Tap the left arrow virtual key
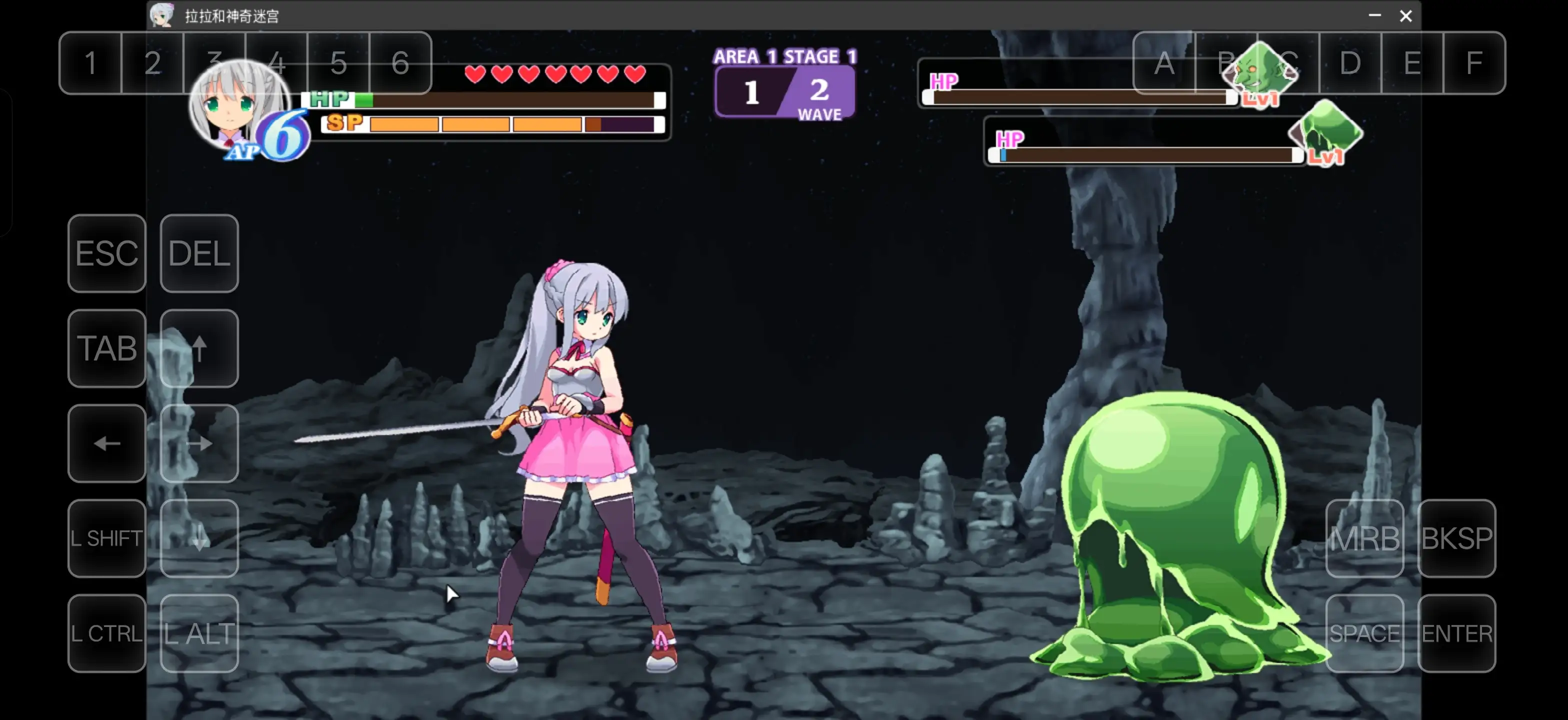Screen dimensions: 1568x720 106,443
